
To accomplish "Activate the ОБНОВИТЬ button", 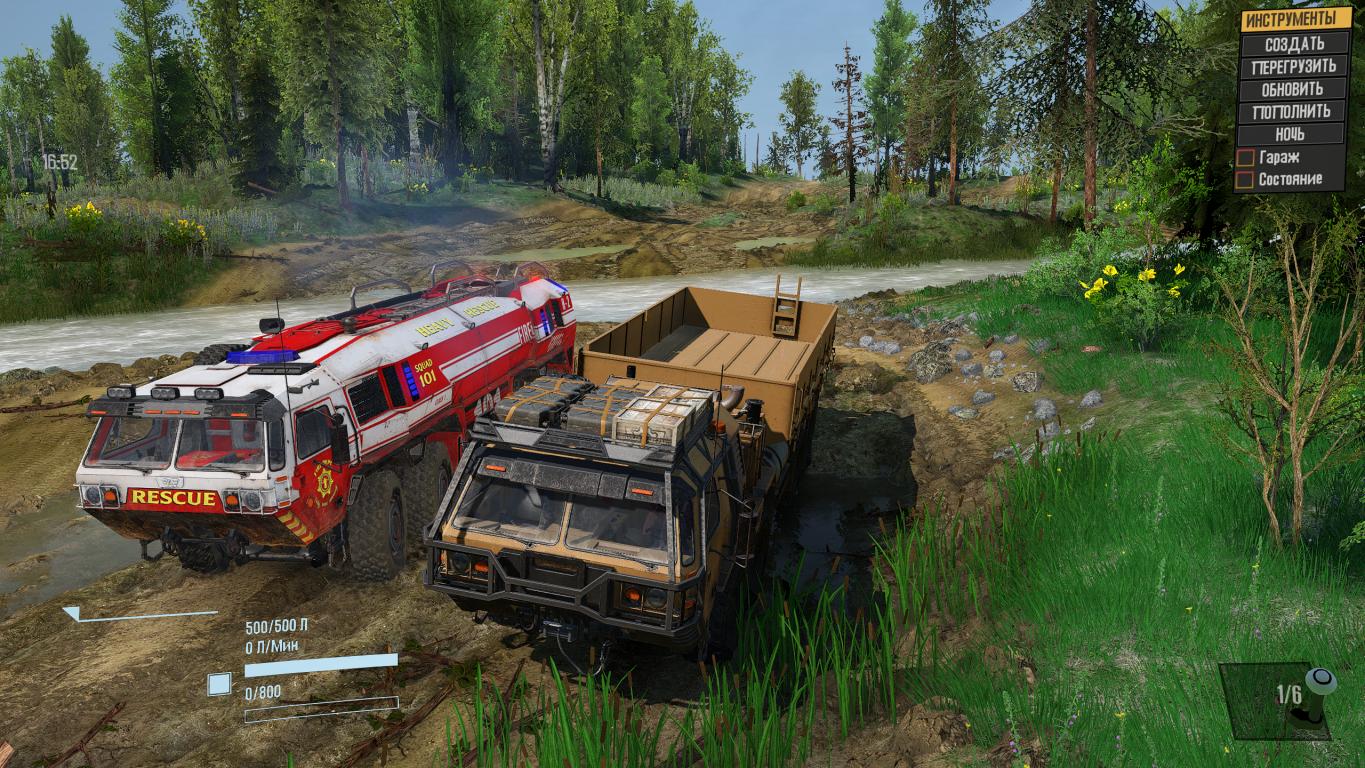I will pos(1294,89).
